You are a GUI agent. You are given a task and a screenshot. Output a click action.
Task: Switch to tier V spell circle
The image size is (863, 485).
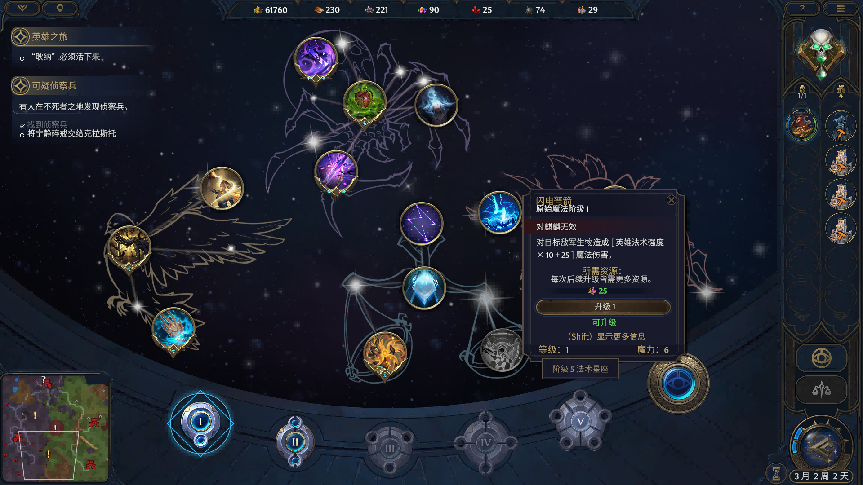coord(580,420)
